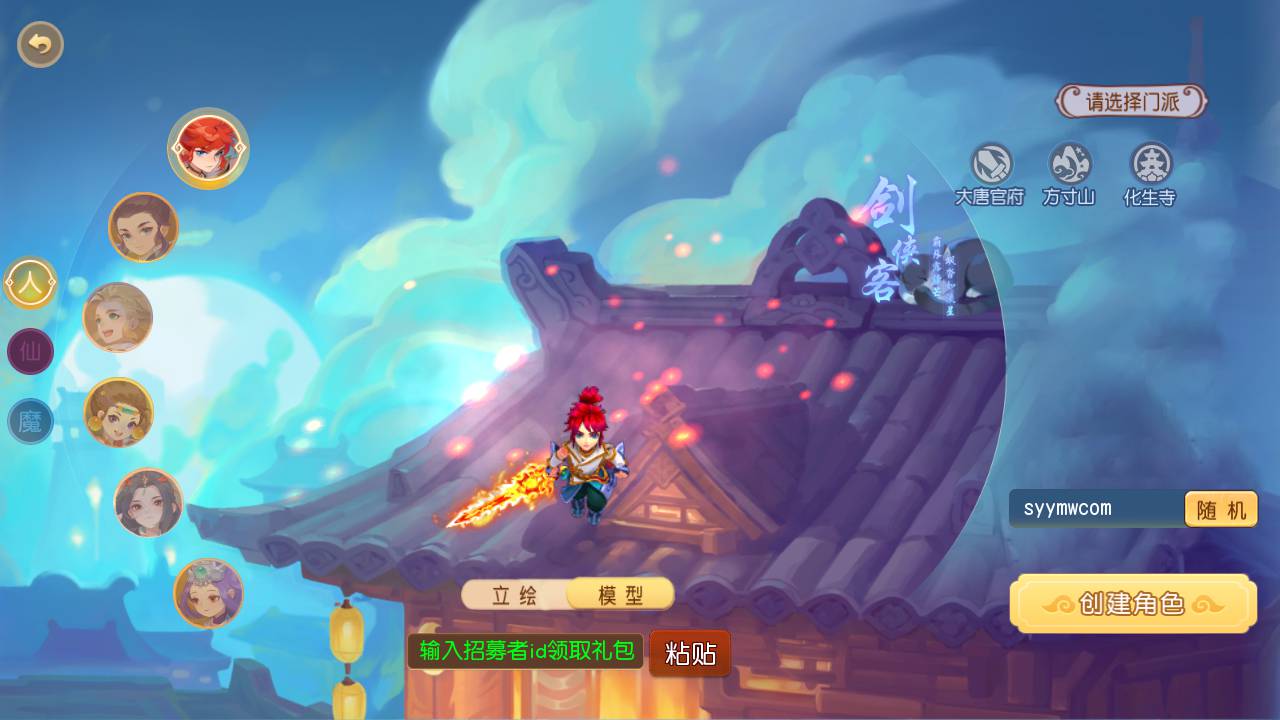The height and width of the screenshot is (720, 1280).
Task: Choose the 化生寺 sect
Action: coord(1150,174)
